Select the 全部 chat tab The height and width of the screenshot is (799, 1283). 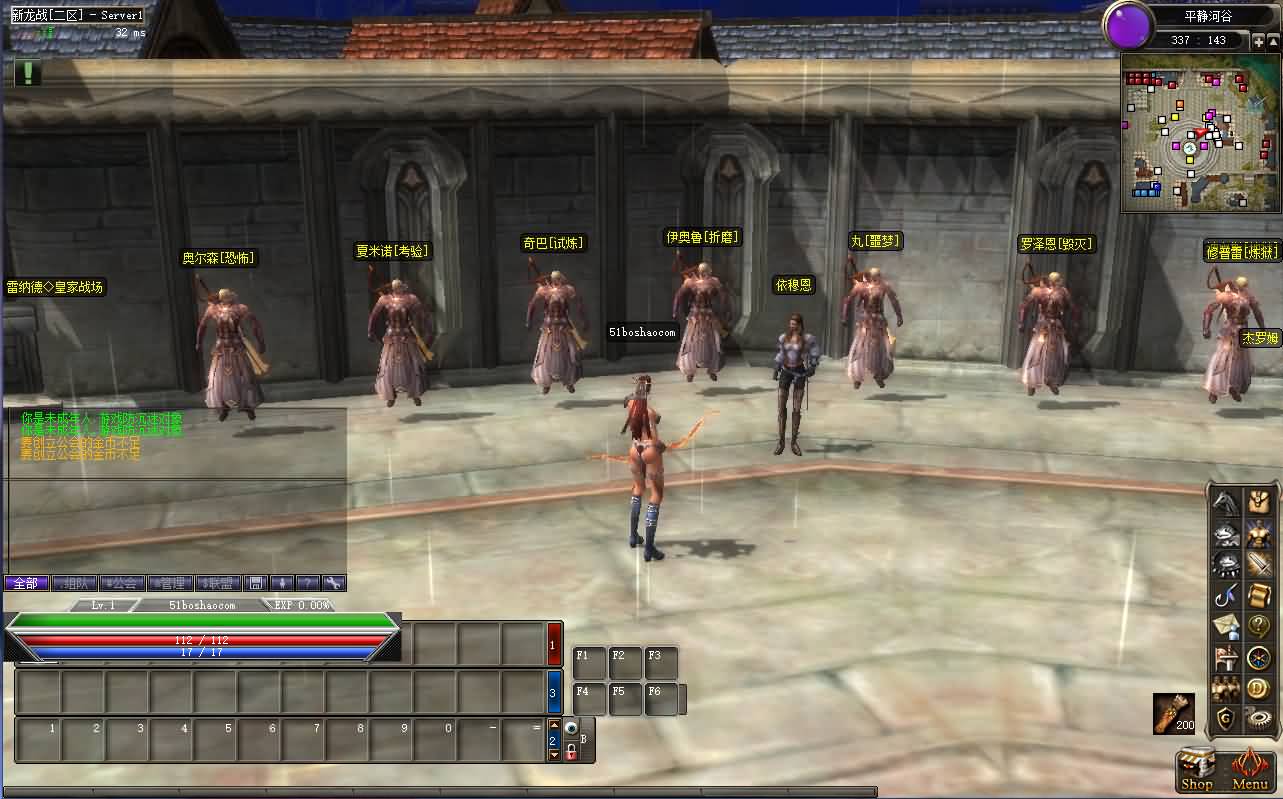point(26,583)
